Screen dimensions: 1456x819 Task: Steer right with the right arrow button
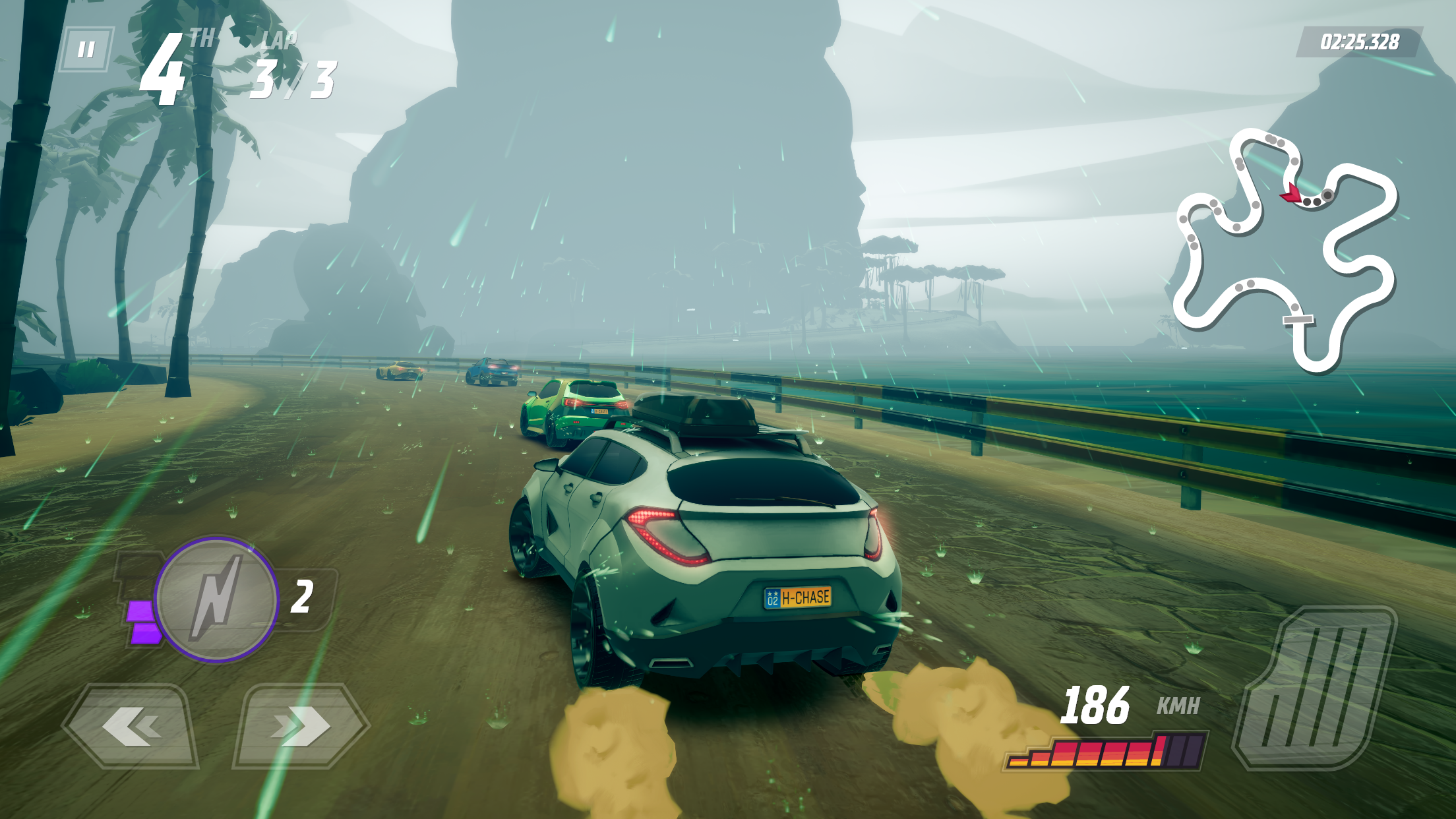[301, 727]
